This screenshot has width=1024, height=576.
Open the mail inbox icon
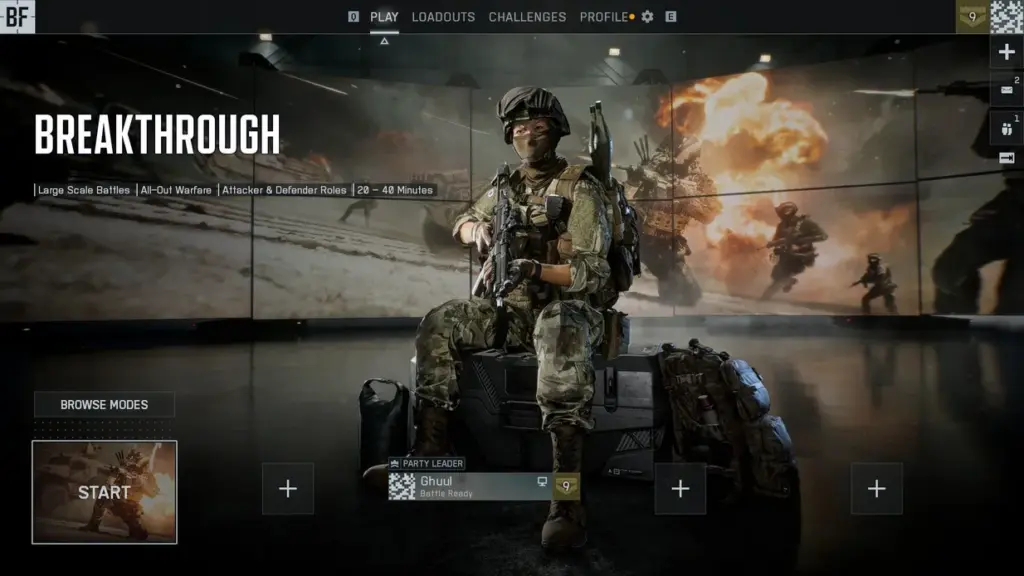[1006, 90]
